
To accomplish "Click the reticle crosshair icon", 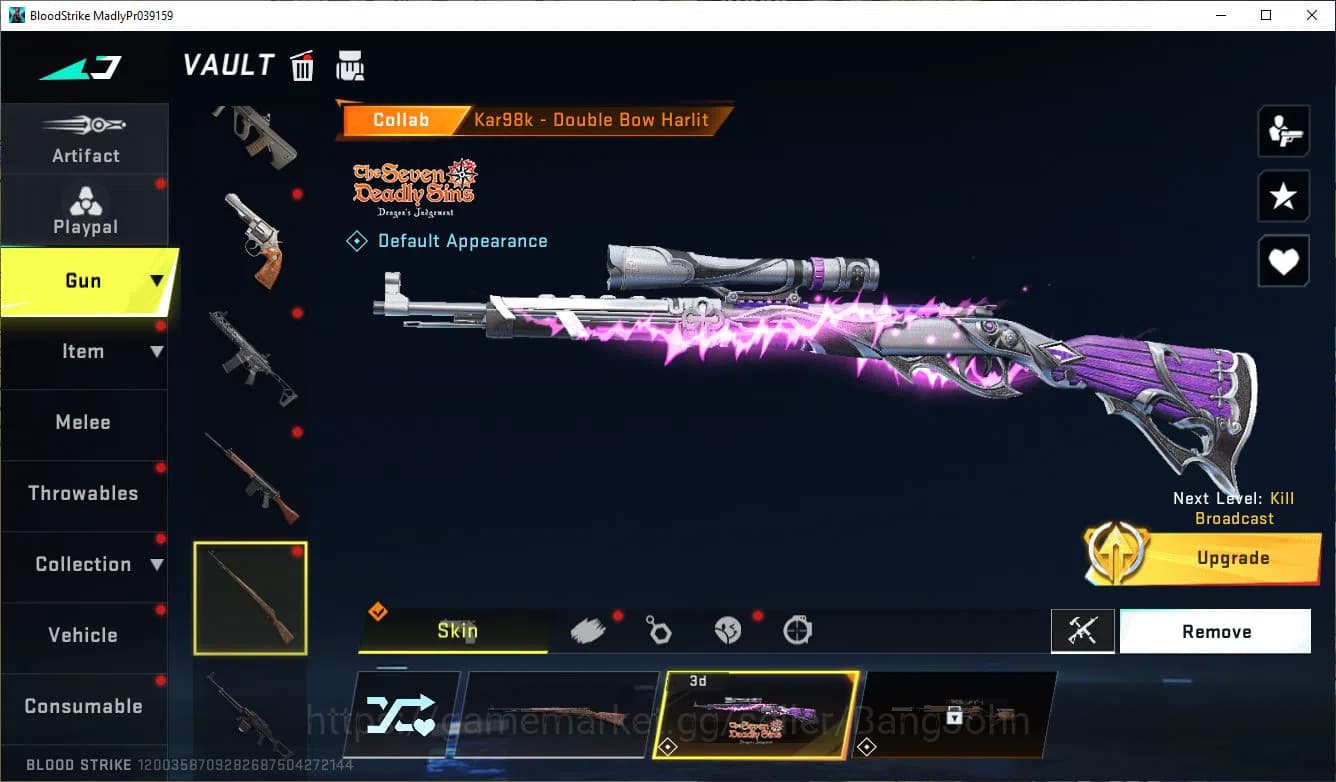I will 797,628.
